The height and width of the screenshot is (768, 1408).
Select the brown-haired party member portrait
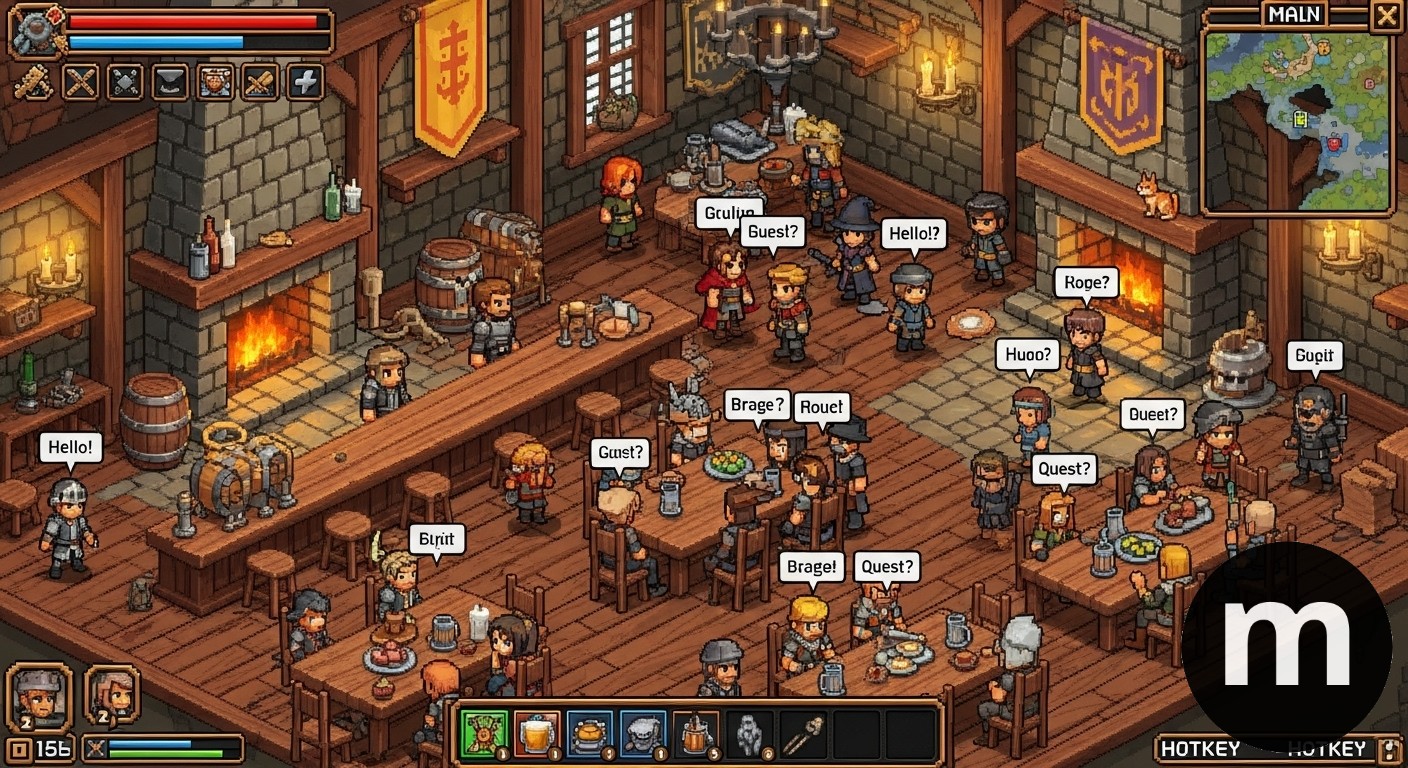click(x=112, y=693)
